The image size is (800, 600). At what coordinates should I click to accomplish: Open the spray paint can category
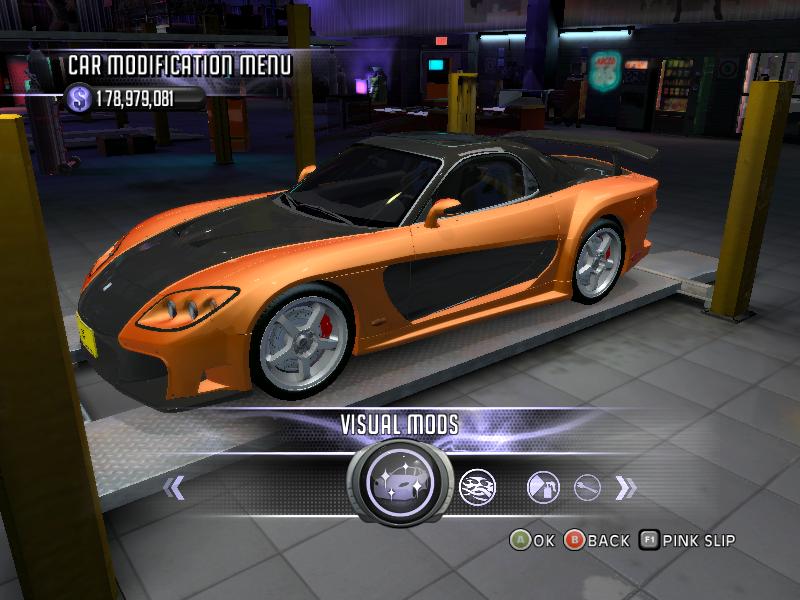[541, 487]
